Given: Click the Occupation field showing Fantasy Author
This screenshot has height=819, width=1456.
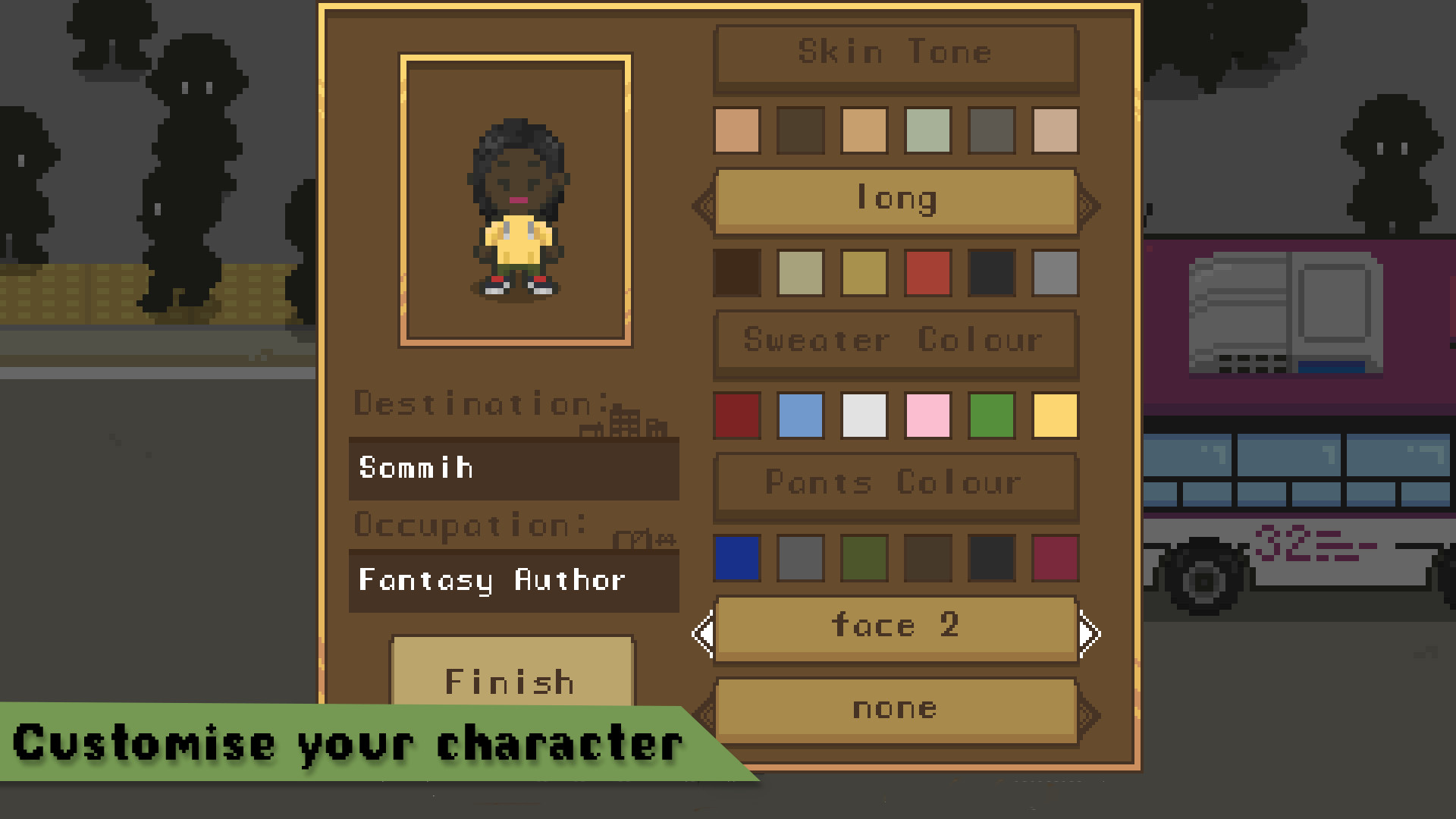Looking at the screenshot, I should (x=514, y=581).
